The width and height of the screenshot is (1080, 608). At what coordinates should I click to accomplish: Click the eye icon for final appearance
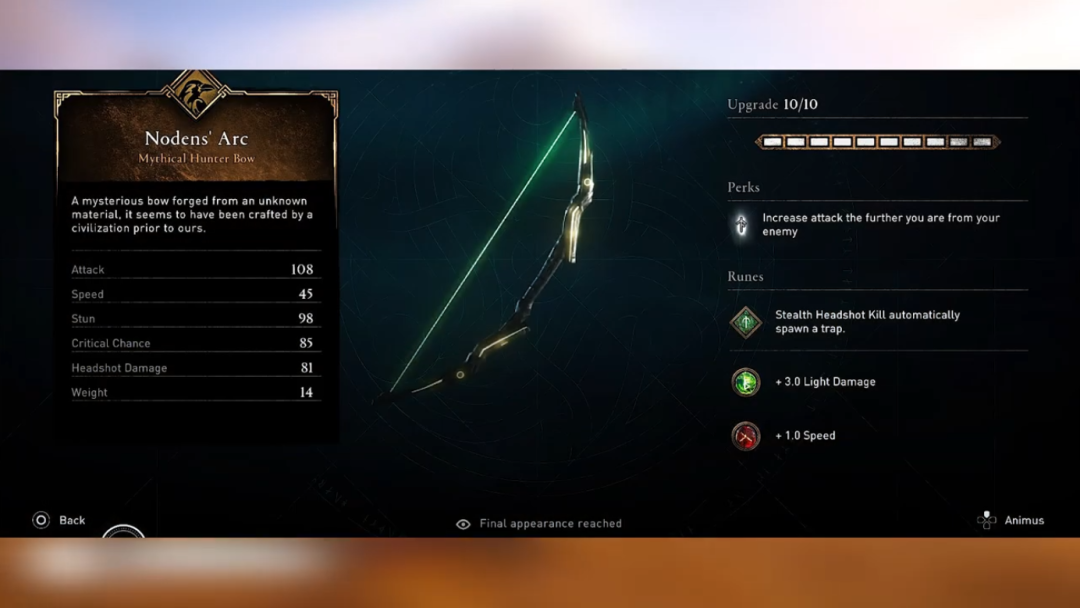coord(463,524)
